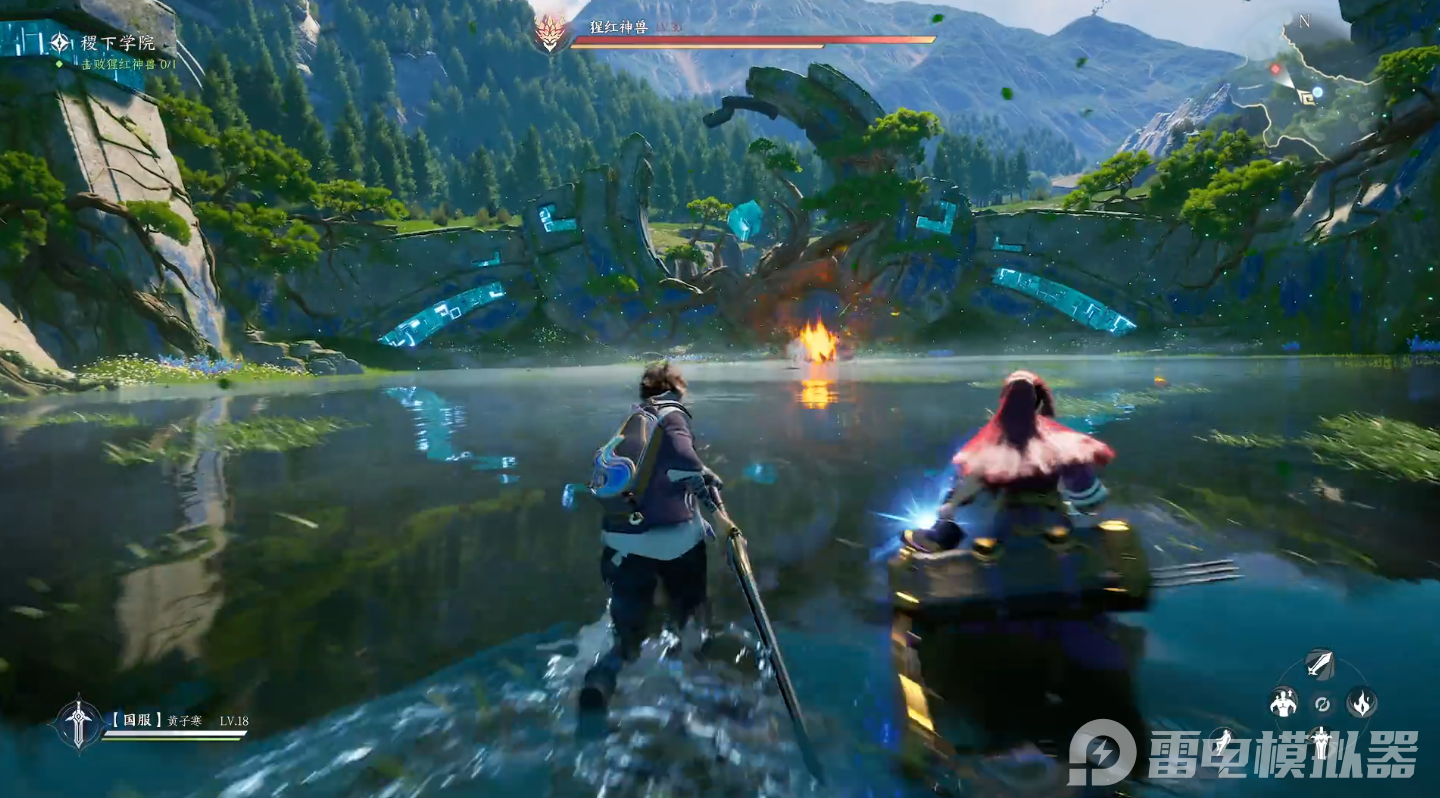Use the flame skill icon
1440x798 pixels.
pyautogui.click(x=1361, y=703)
